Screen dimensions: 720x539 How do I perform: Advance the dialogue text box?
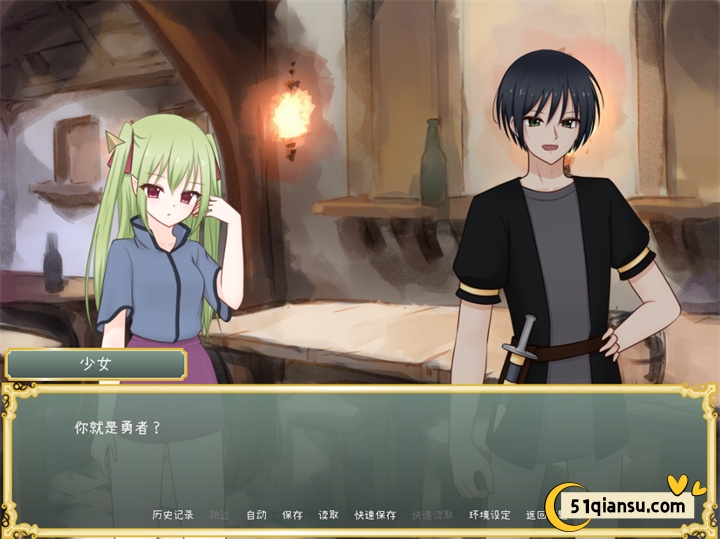[360, 450]
